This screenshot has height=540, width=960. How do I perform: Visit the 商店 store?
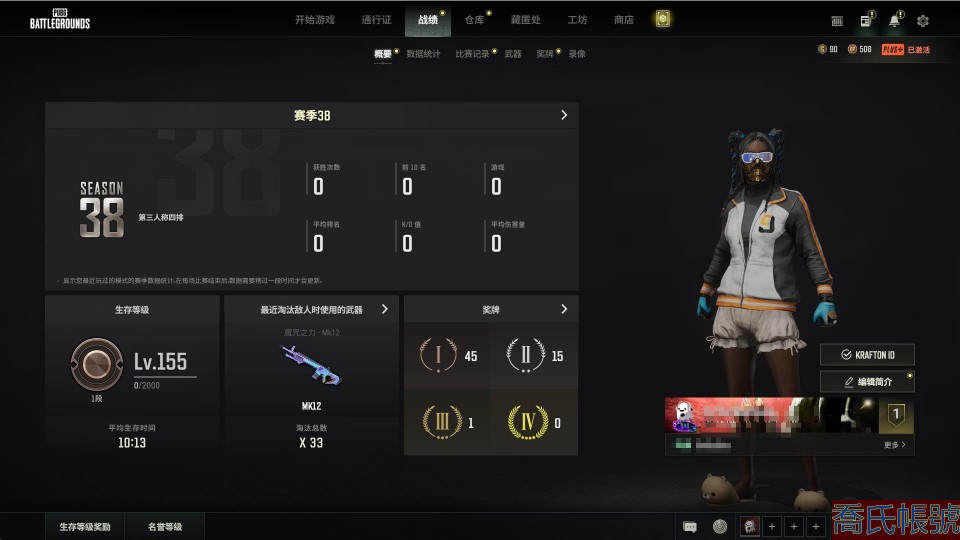(624, 20)
